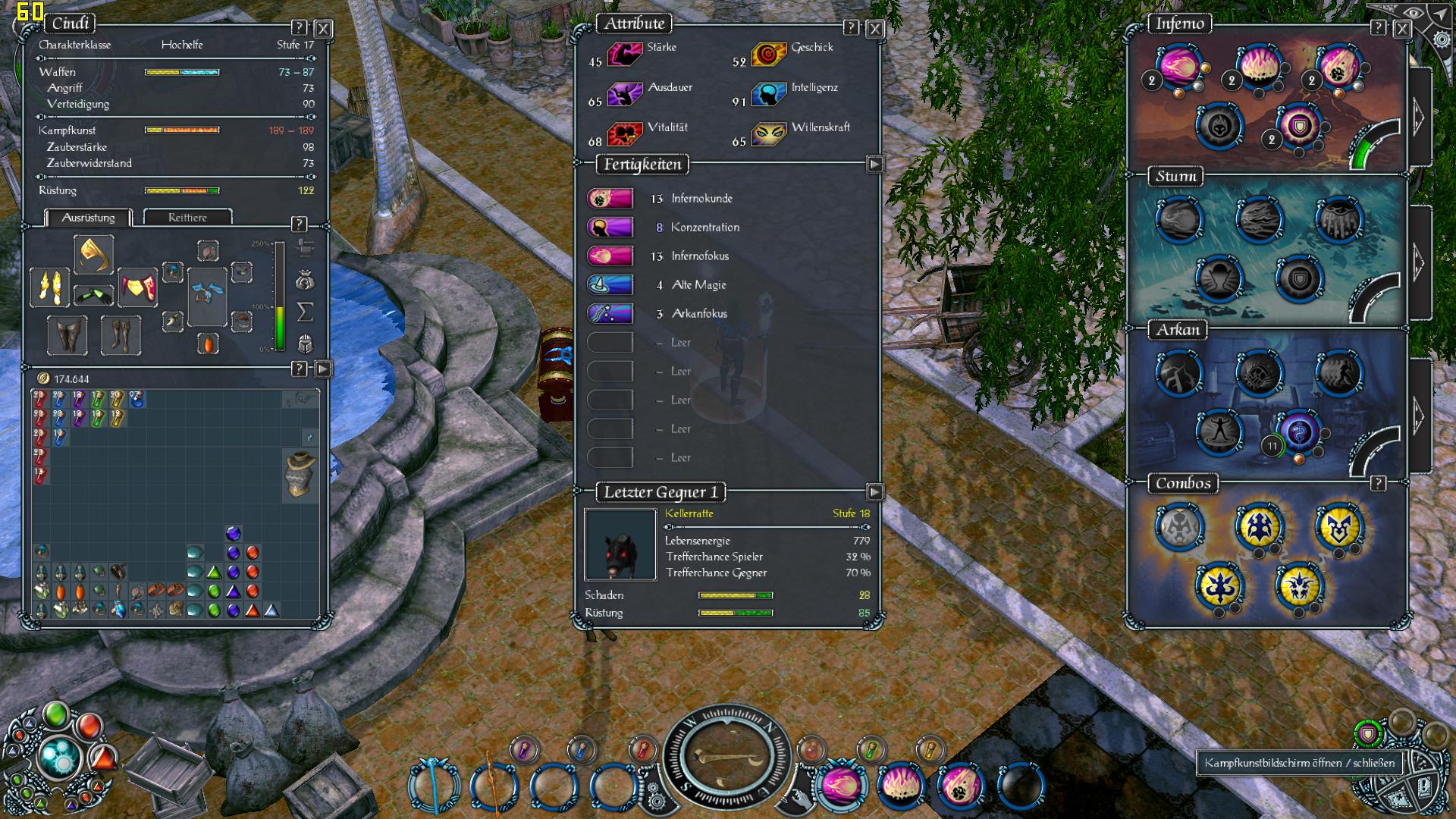This screenshot has width=1456, height=819.
Task: Select the Ausrüstung tab
Action: tap(88, 218)
